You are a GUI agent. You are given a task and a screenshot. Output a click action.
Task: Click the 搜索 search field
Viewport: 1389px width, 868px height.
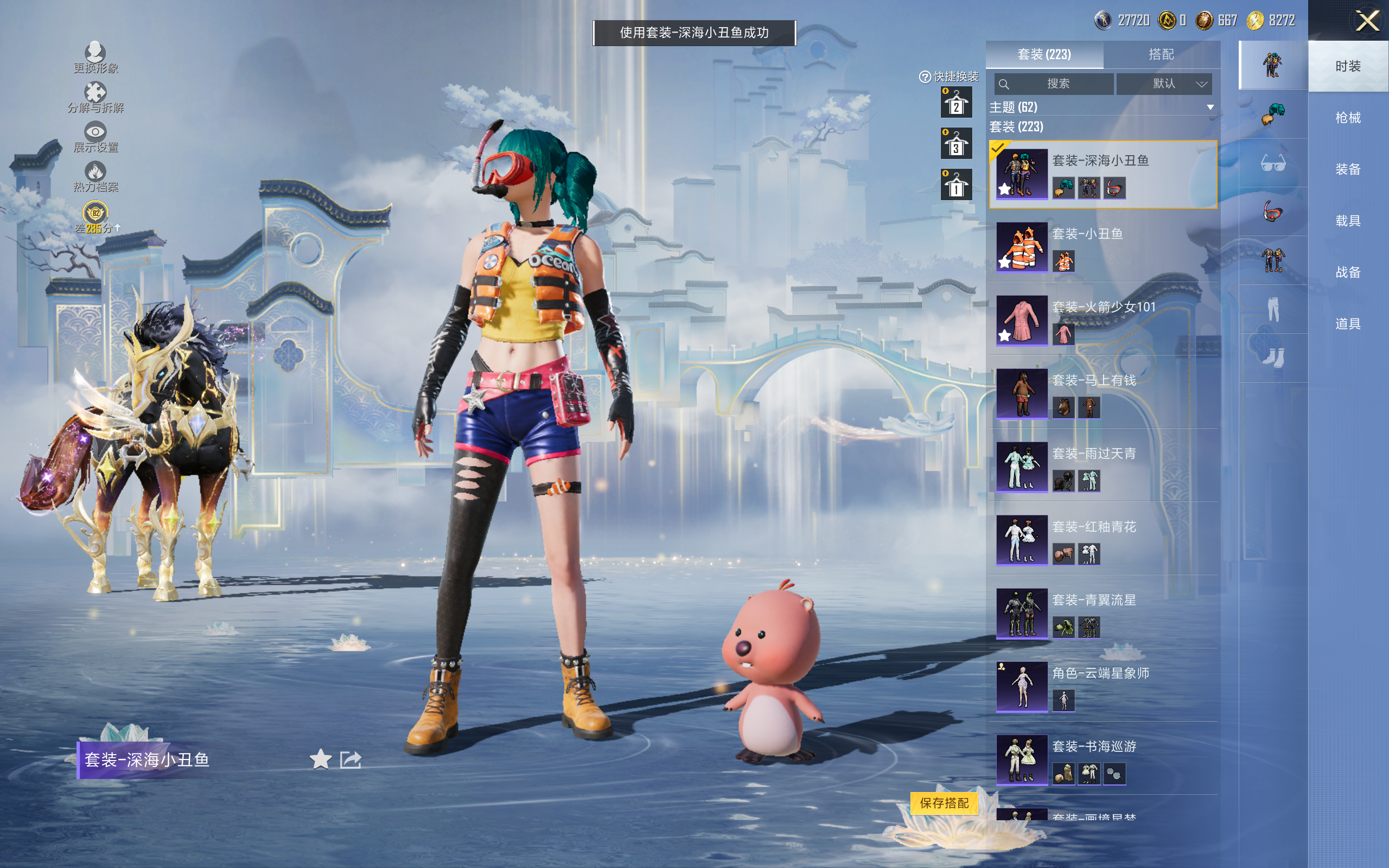[x=1054, y=84]
